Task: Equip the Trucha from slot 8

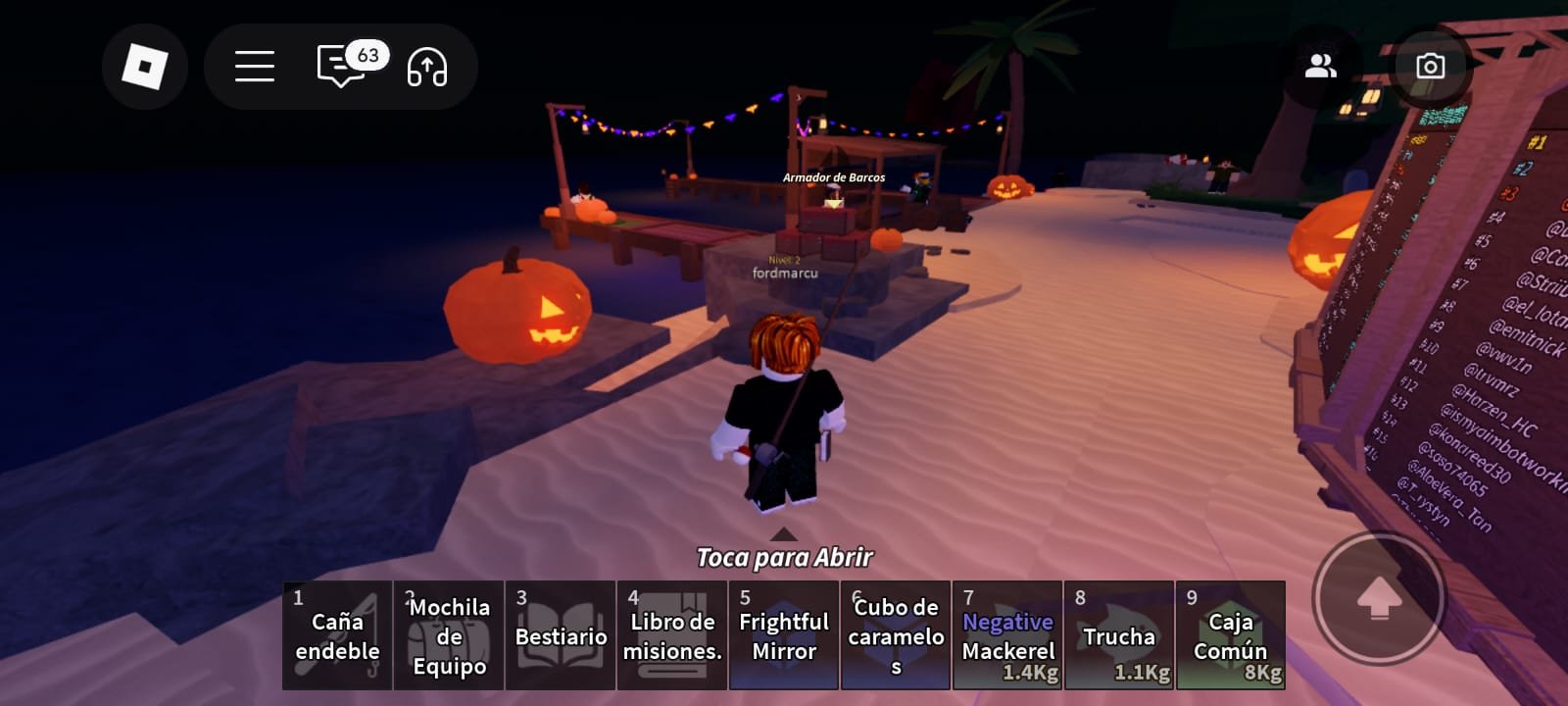Action: point(1119,635)
